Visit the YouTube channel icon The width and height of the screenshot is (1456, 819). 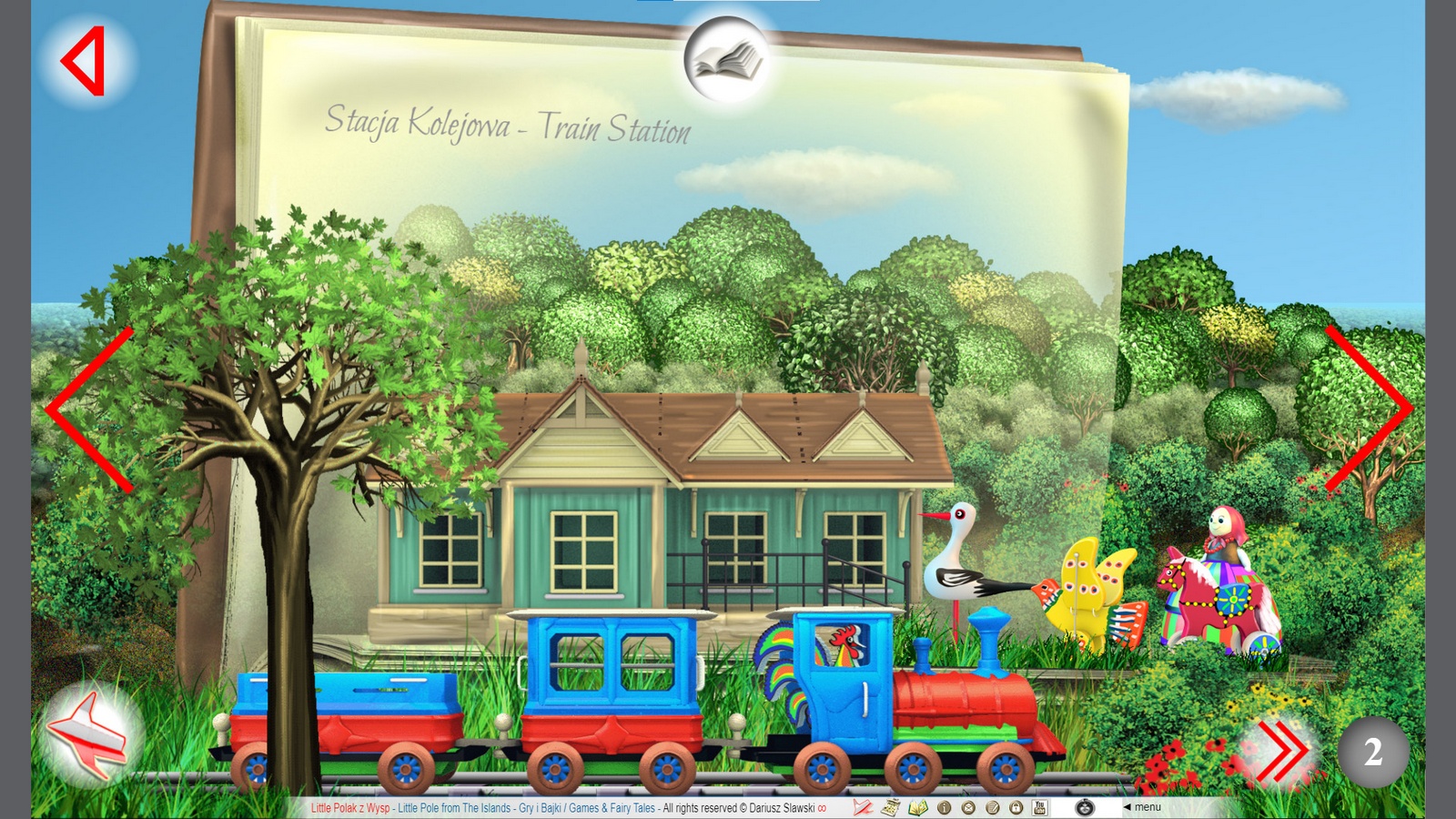tap(1039, 807)
